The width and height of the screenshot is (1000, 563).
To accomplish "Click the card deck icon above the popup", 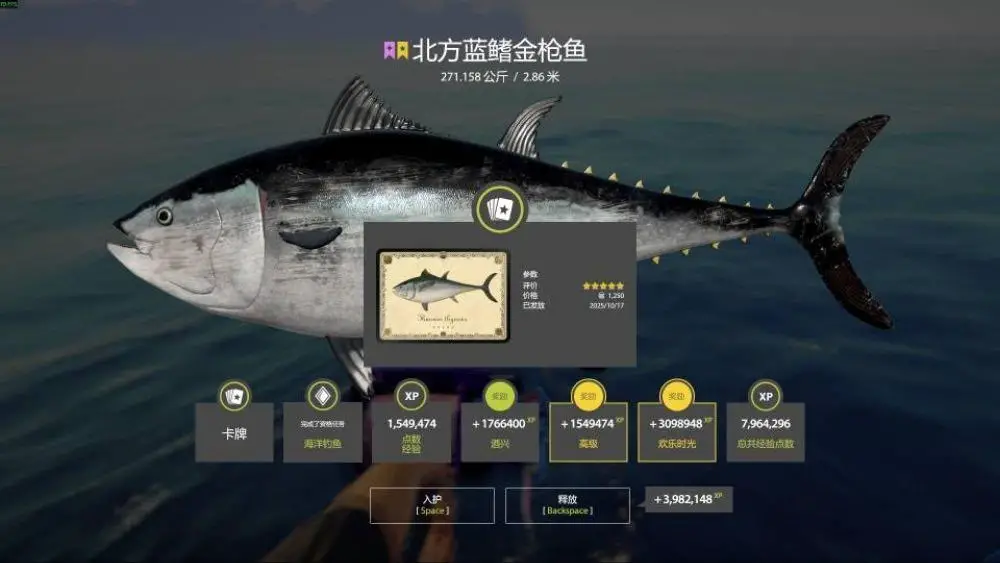I will pyautogui.click(x=499, y=209).
